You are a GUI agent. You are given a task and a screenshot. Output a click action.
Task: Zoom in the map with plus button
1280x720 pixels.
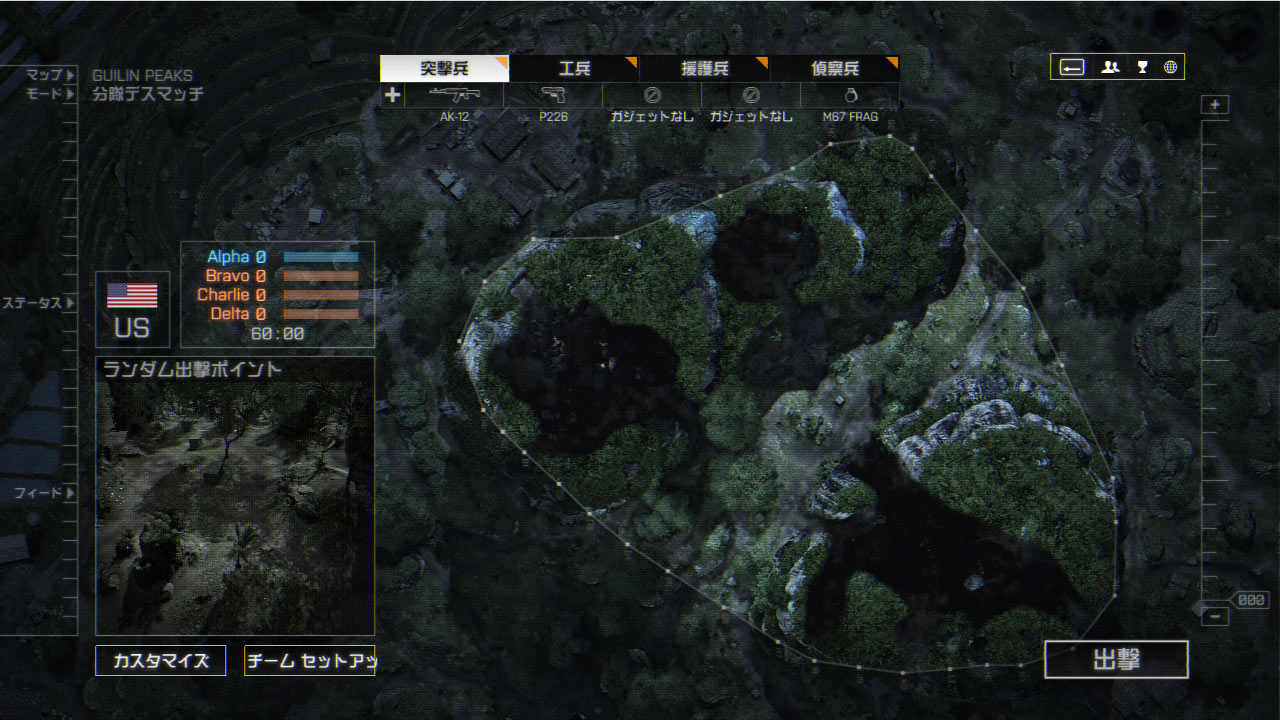coord(1215,105)
